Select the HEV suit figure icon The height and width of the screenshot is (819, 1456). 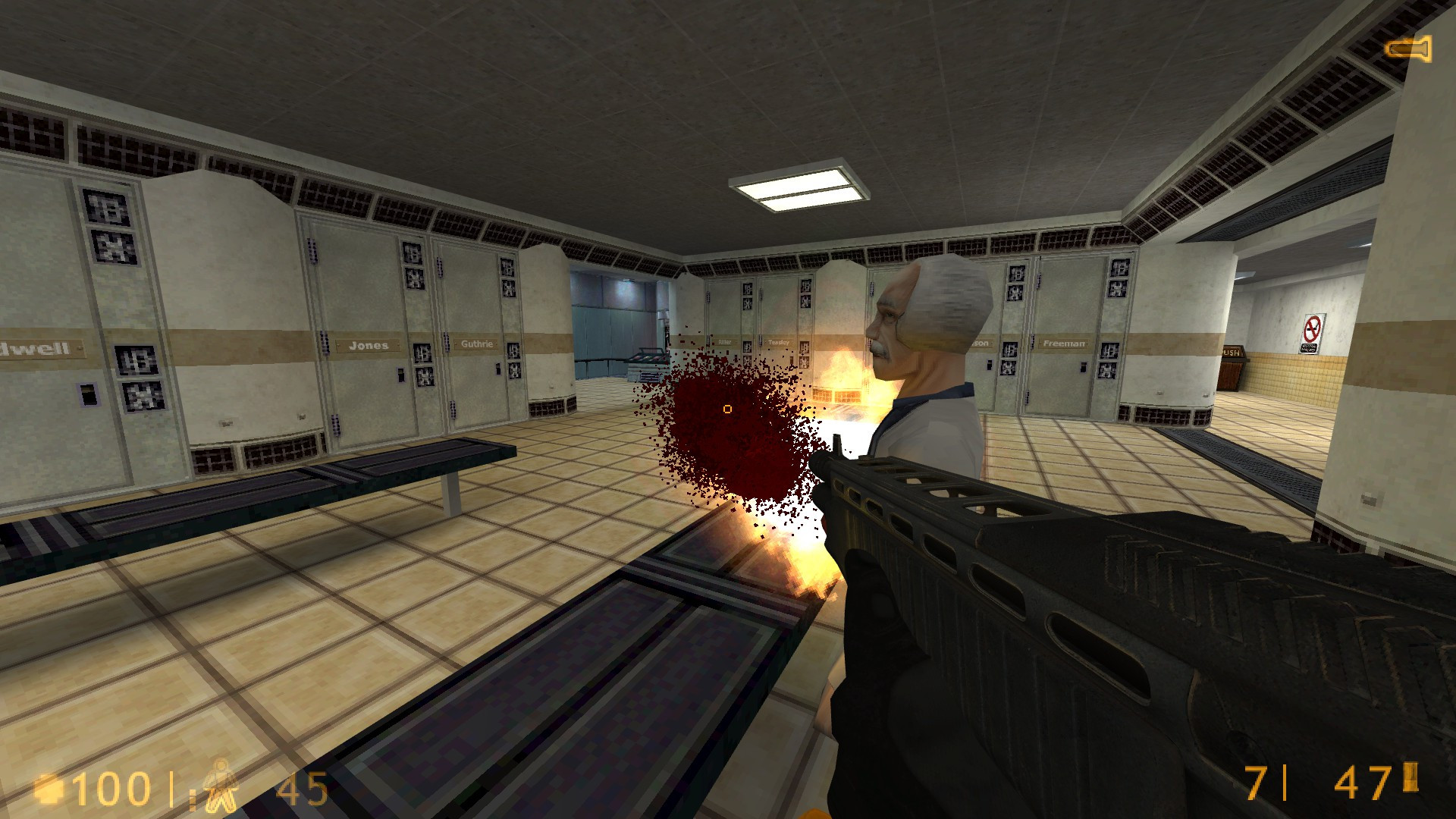(219, 786)
